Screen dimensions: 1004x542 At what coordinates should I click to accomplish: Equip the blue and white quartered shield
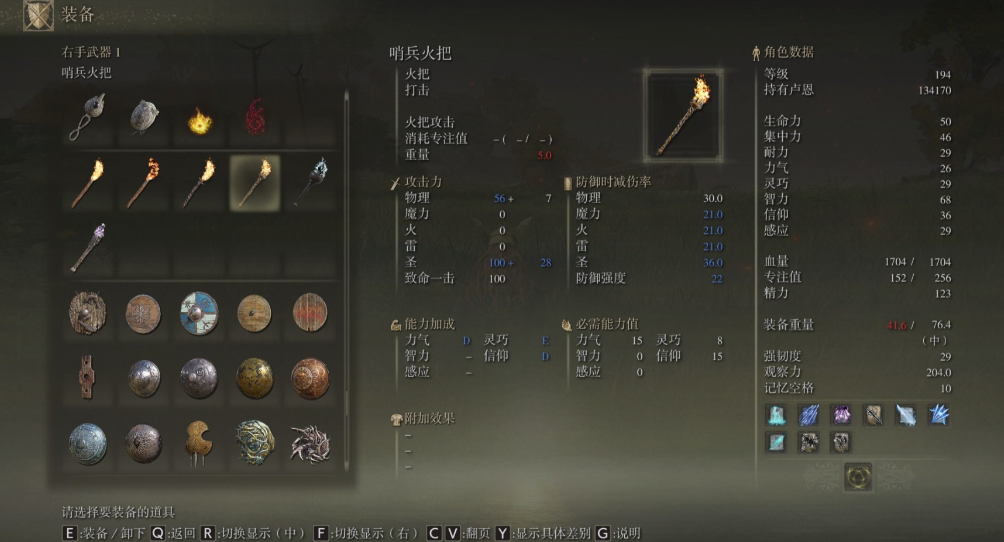coord(199,314)
